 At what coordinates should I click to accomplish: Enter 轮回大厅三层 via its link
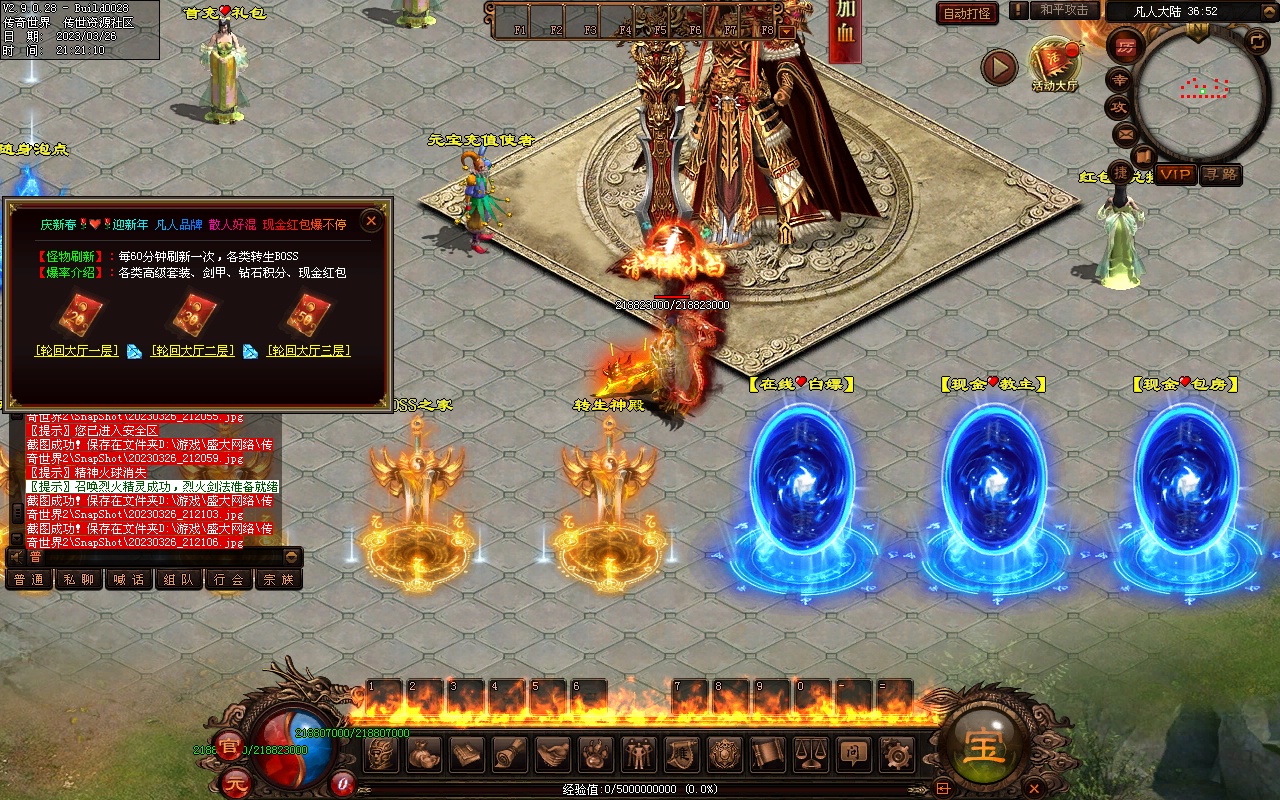308,351
